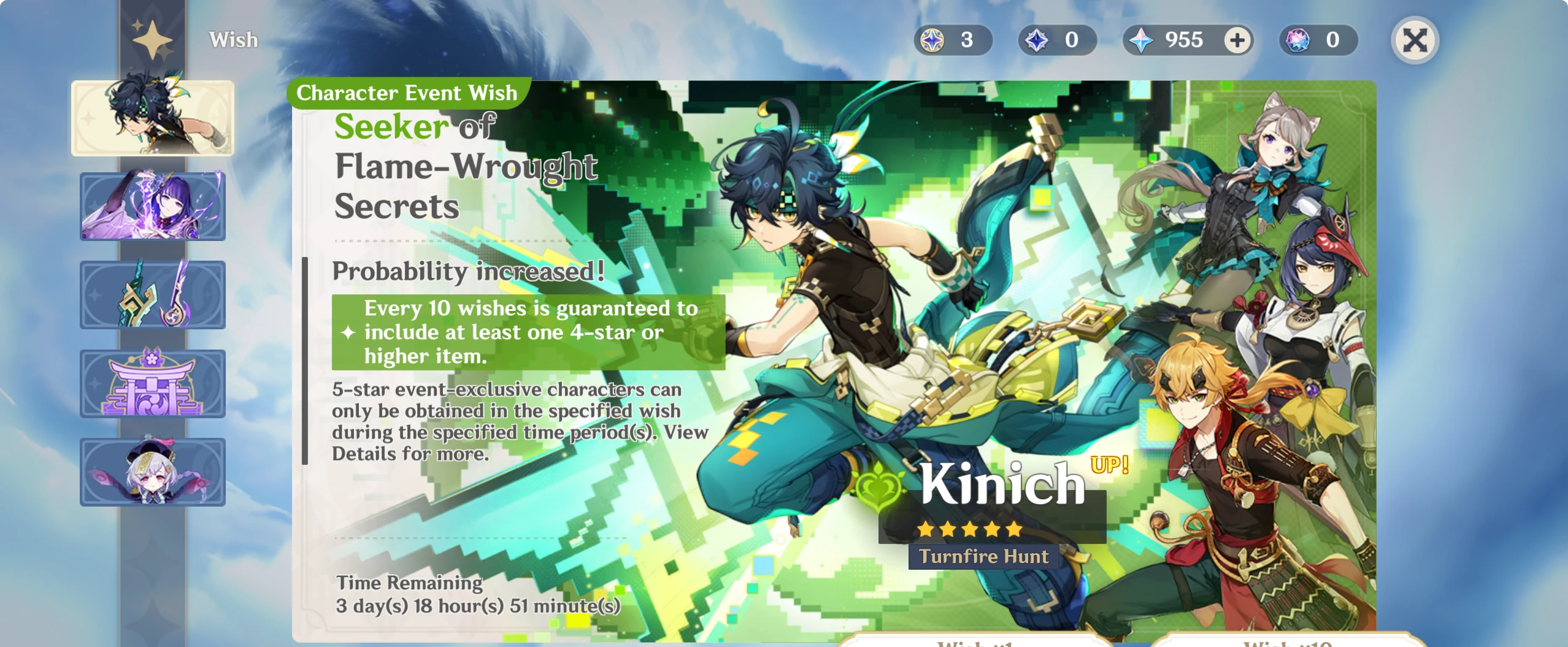Close the Wish screen with the X
1568x647 pixels.
coord(1415,42)
